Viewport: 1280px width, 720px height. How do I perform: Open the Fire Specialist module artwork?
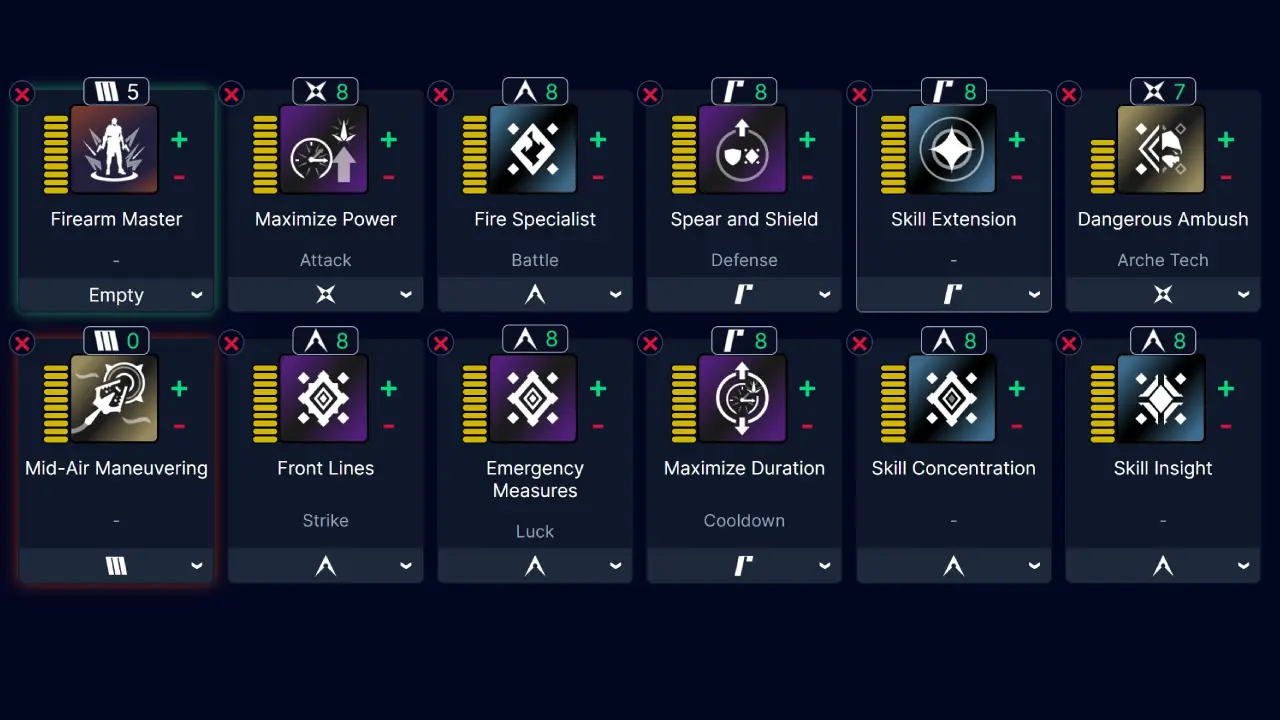point(534,150)
